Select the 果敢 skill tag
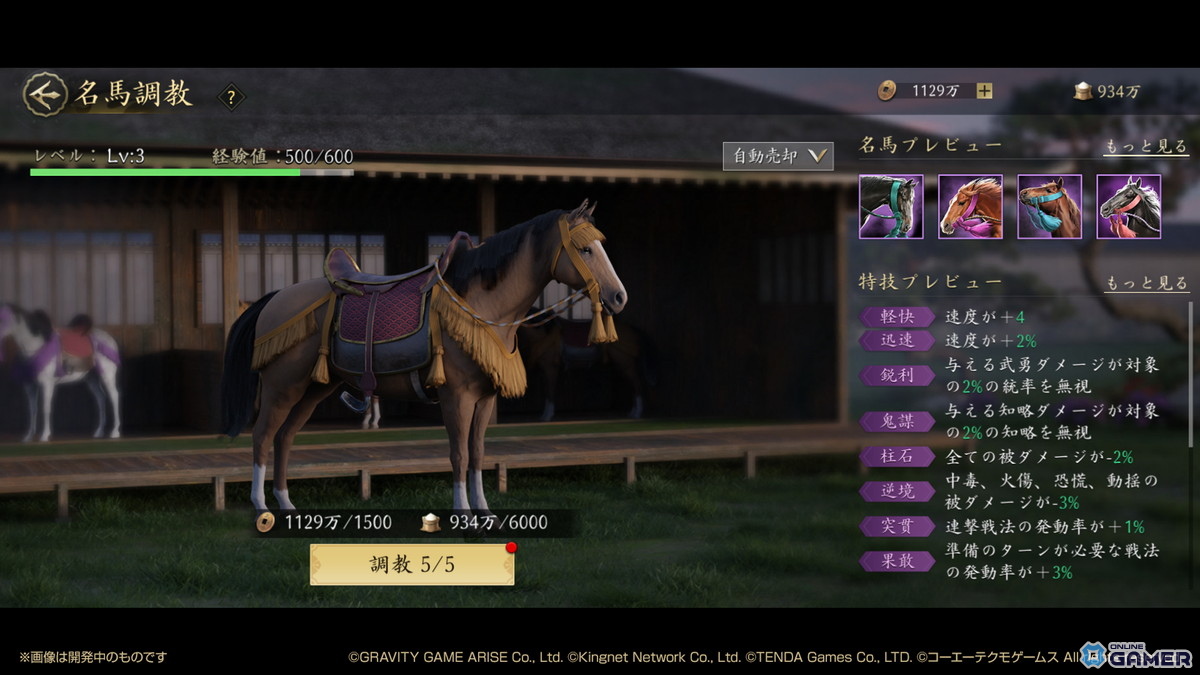 (897, 561)
